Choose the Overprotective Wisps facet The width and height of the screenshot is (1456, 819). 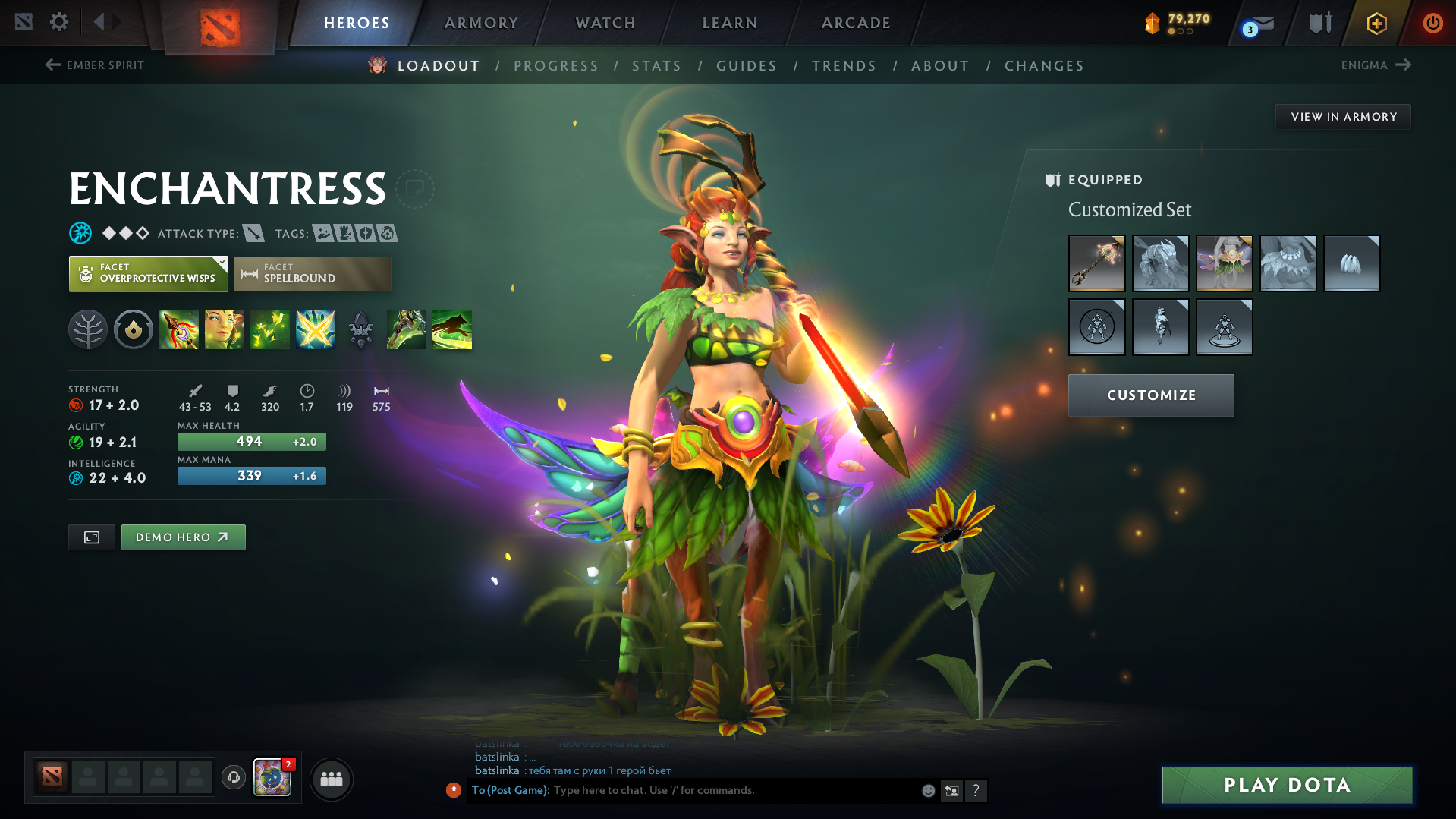click(x=148, y=274)
